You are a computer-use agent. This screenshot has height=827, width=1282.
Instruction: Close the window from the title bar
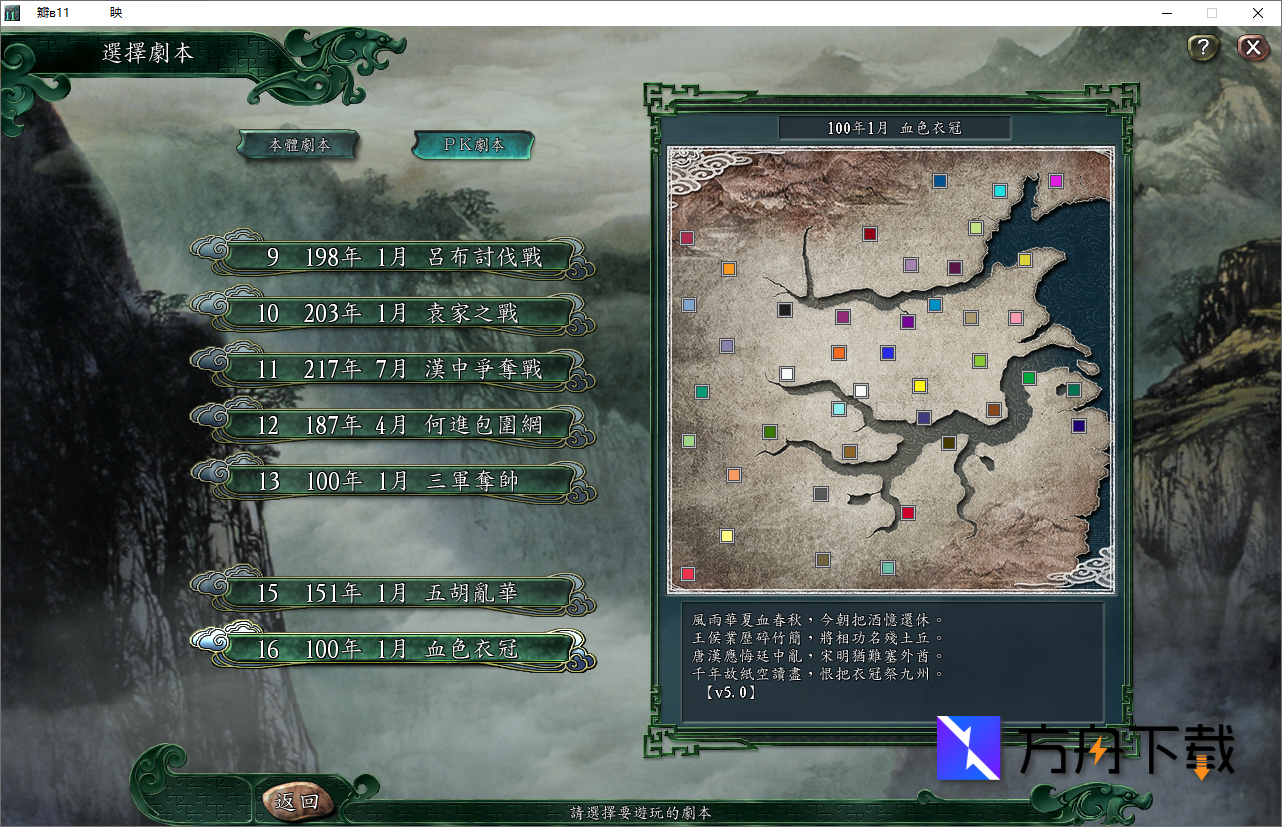(1258, 13)
